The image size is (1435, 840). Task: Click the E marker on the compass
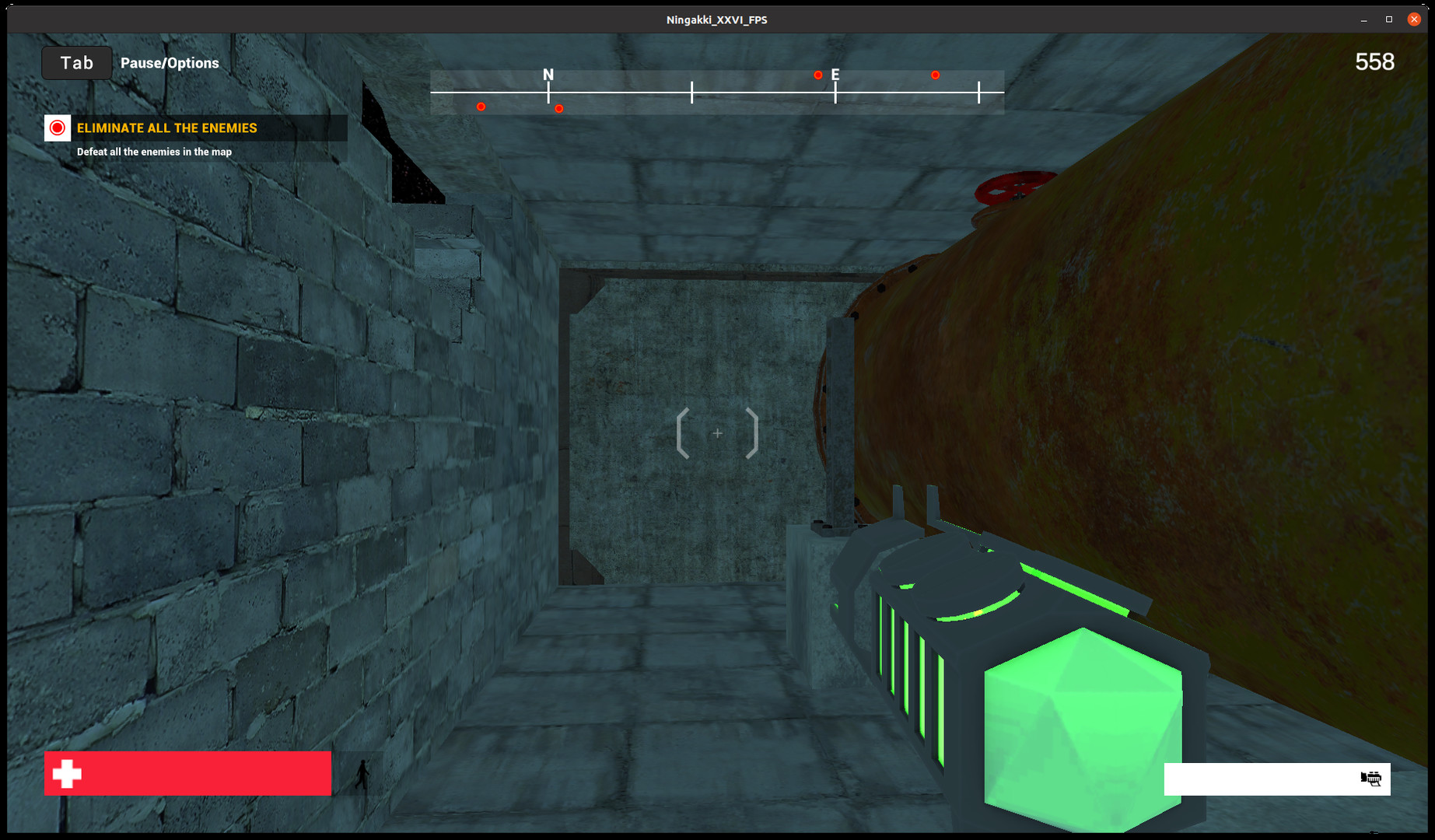pos(835,75)
